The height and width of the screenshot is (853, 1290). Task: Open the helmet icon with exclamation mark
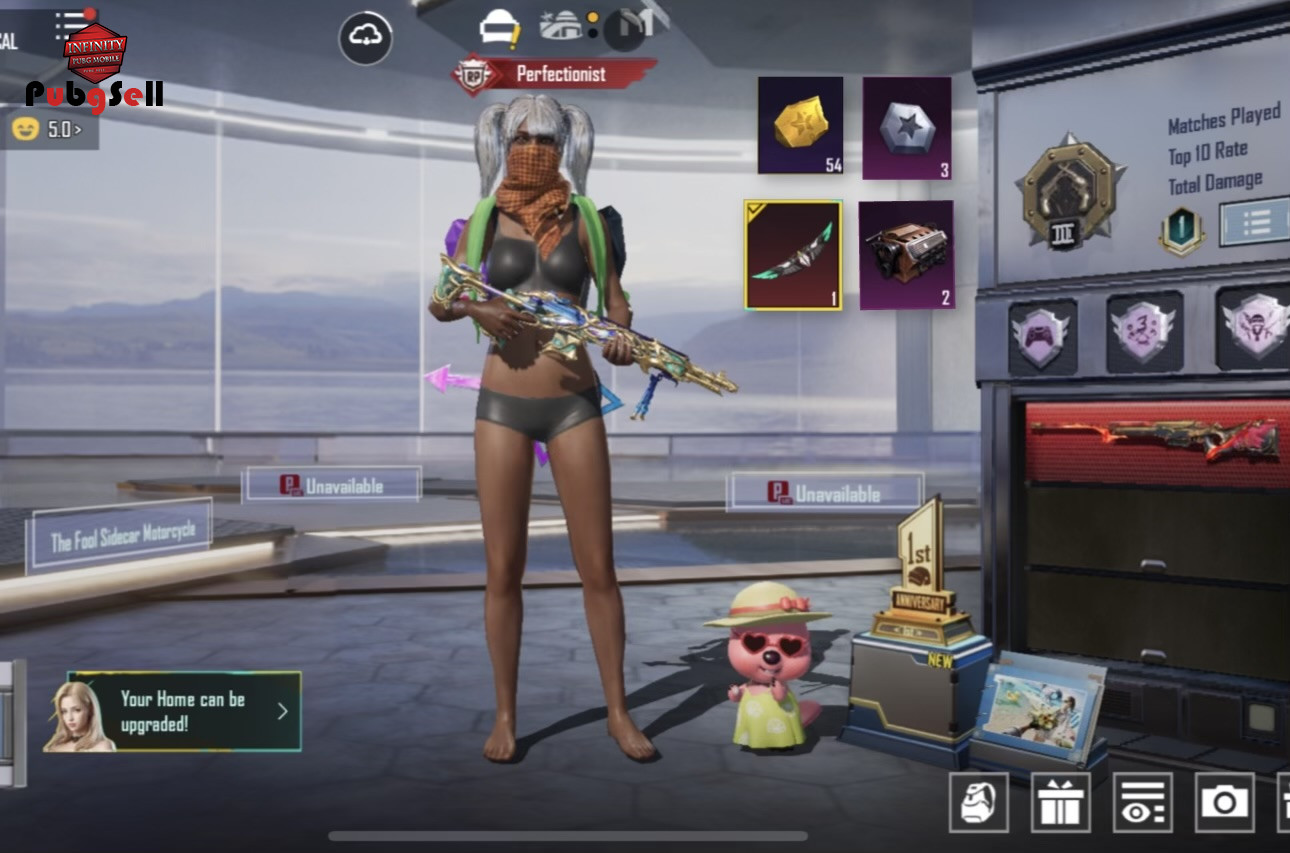coord(498,27)
